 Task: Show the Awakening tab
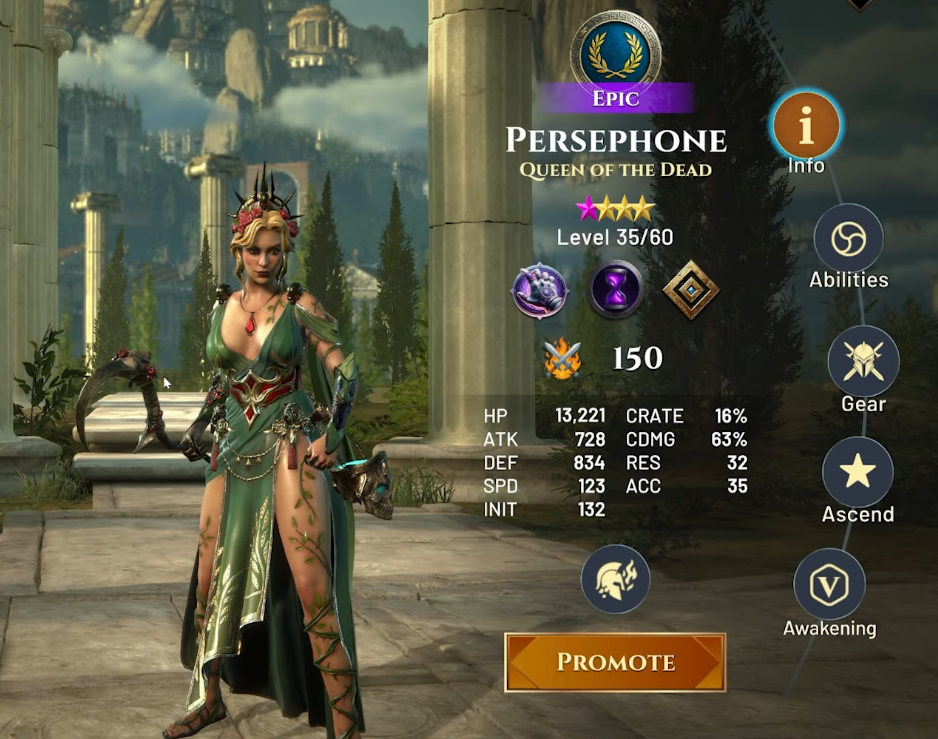pyautogui.click(x=829, y=584)
